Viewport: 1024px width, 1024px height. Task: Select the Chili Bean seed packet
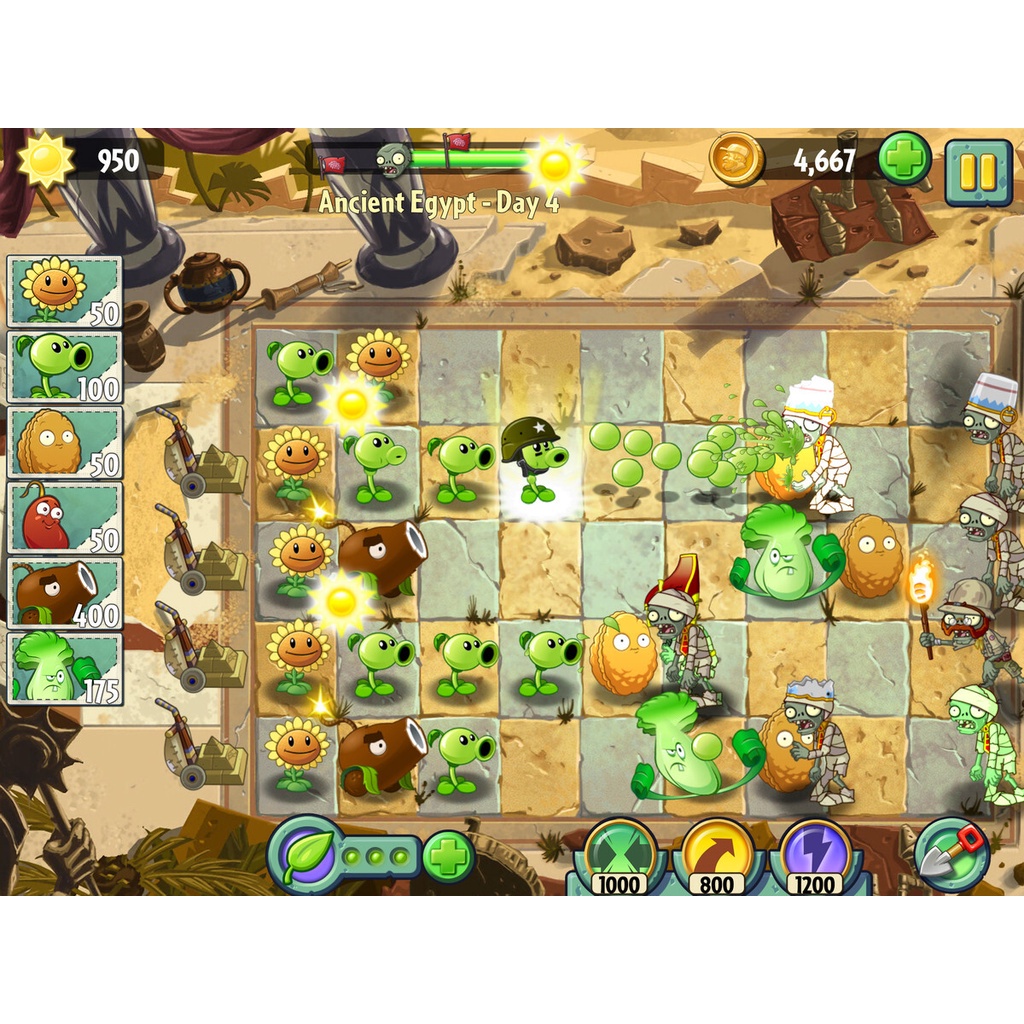(65, 517)
